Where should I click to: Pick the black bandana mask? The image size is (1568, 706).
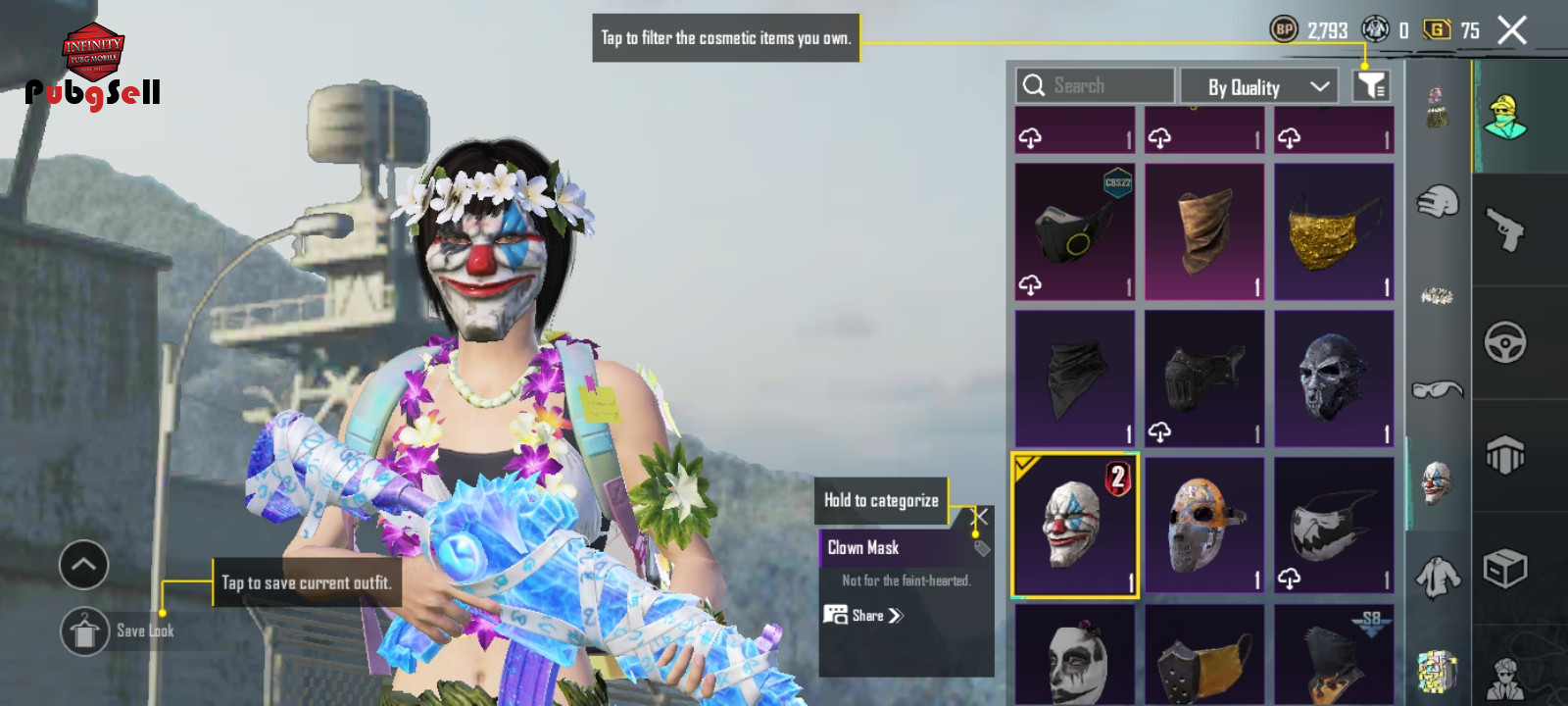point(1074,378)
